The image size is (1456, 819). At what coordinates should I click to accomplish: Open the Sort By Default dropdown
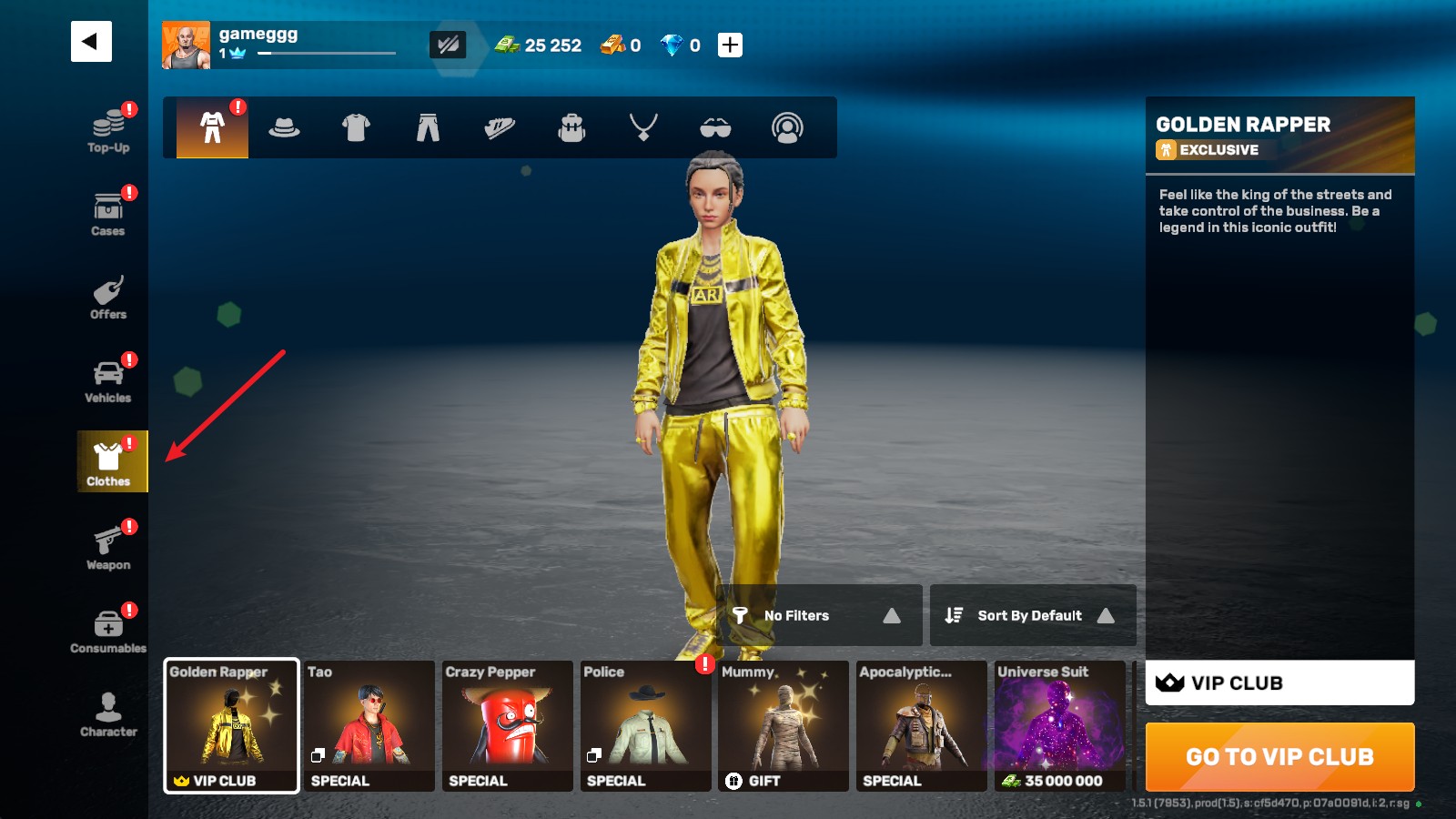(x=1032, y=616)
